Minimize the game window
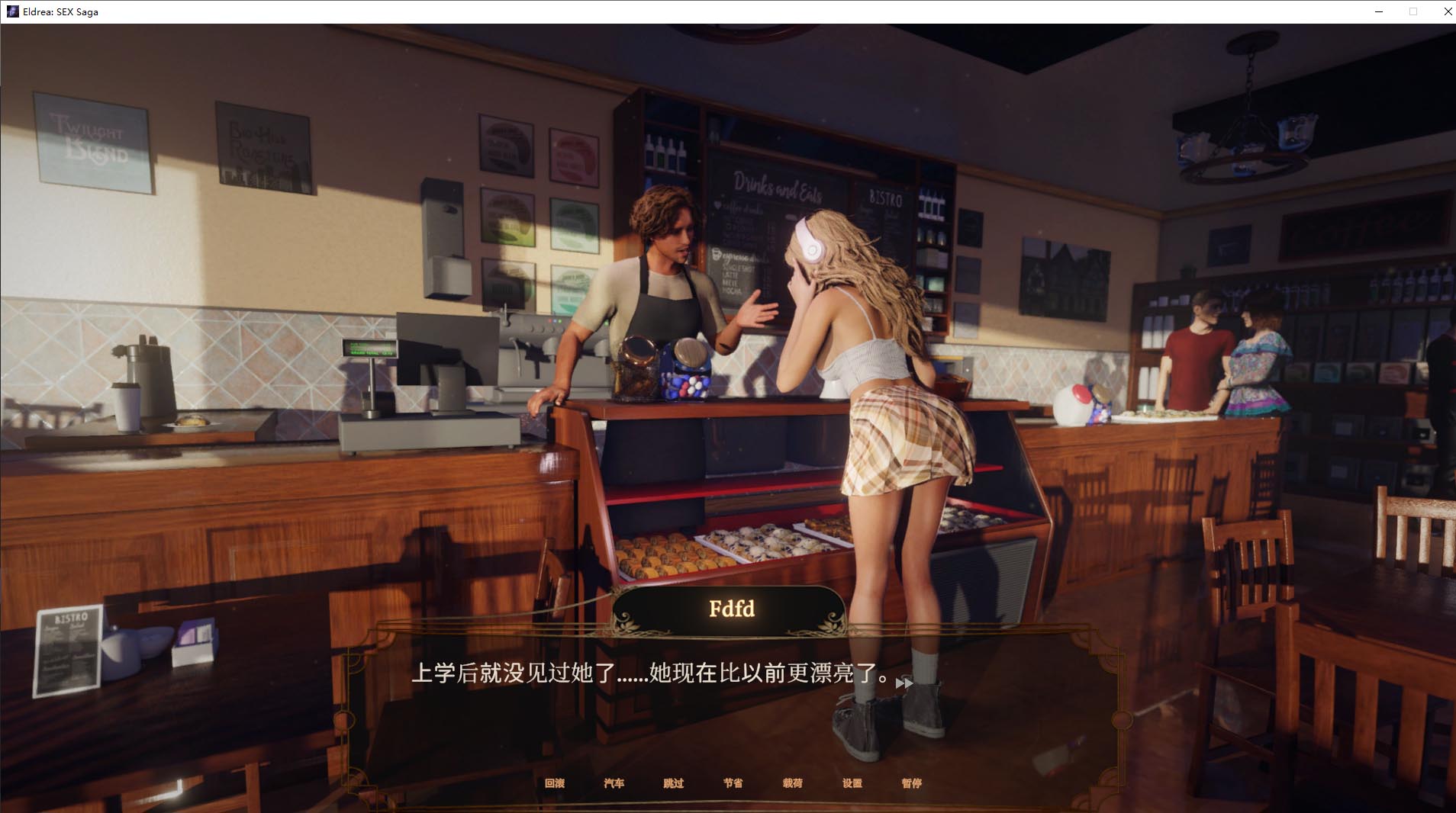 click(1378, 11)
